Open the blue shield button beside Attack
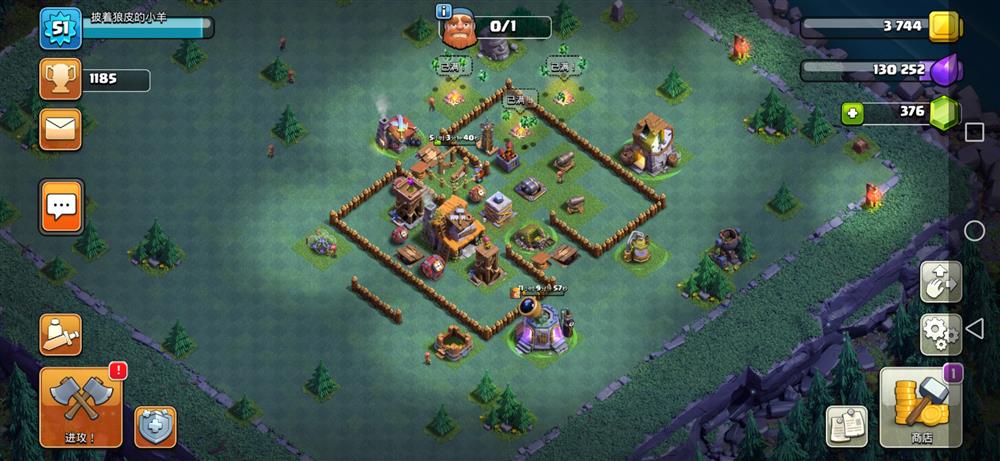 pos(155,426)
